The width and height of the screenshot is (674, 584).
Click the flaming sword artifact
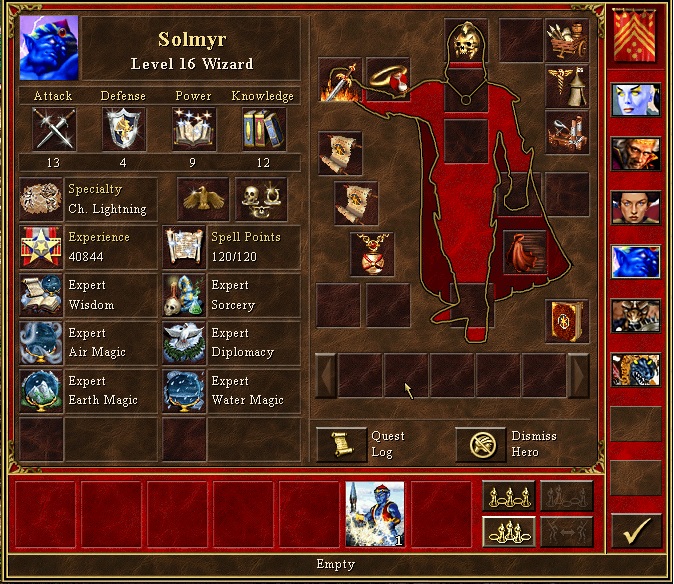(339, 80)
